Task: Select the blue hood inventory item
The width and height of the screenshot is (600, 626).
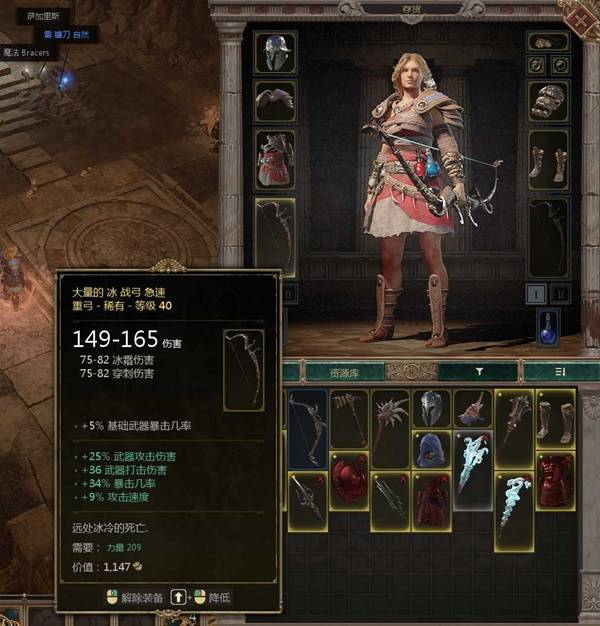Action: pos(431,451)
